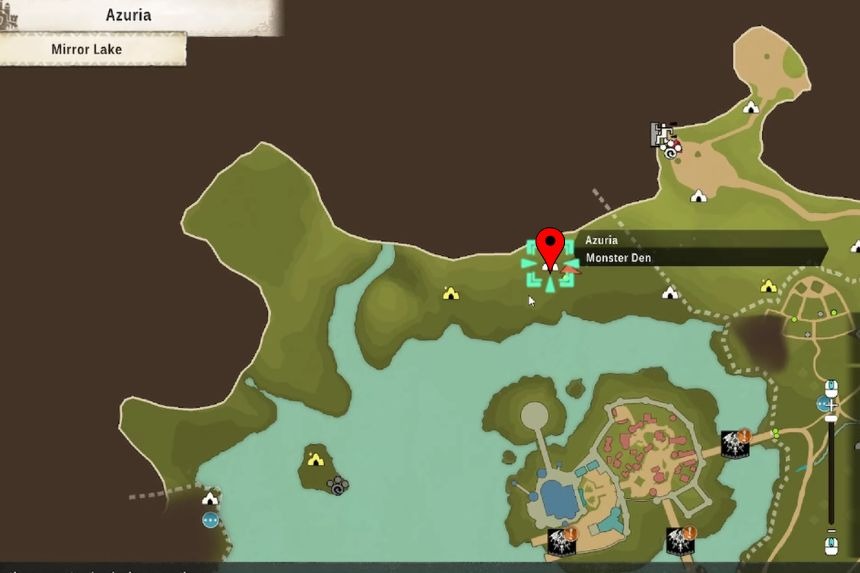Select the grey swirl icon on the lake island
The image size is (860, 573).
pyautogui.click(x=338, y=485)
